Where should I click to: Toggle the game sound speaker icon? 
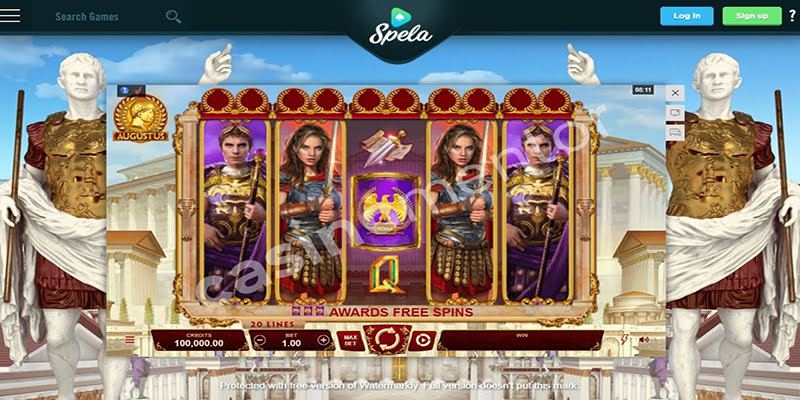coord(643,340)
